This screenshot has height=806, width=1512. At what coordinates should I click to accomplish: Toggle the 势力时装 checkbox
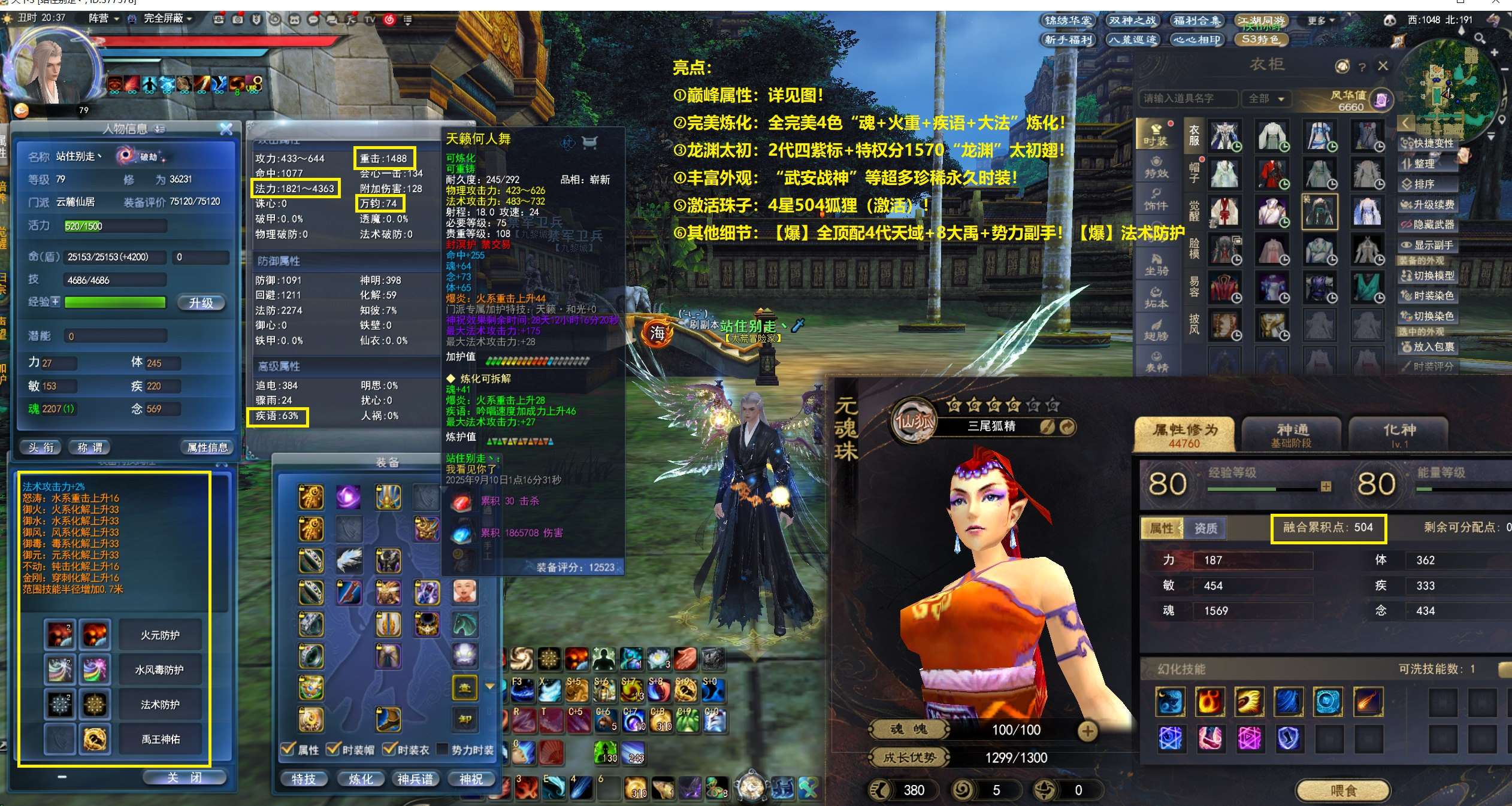pos(443,749)
